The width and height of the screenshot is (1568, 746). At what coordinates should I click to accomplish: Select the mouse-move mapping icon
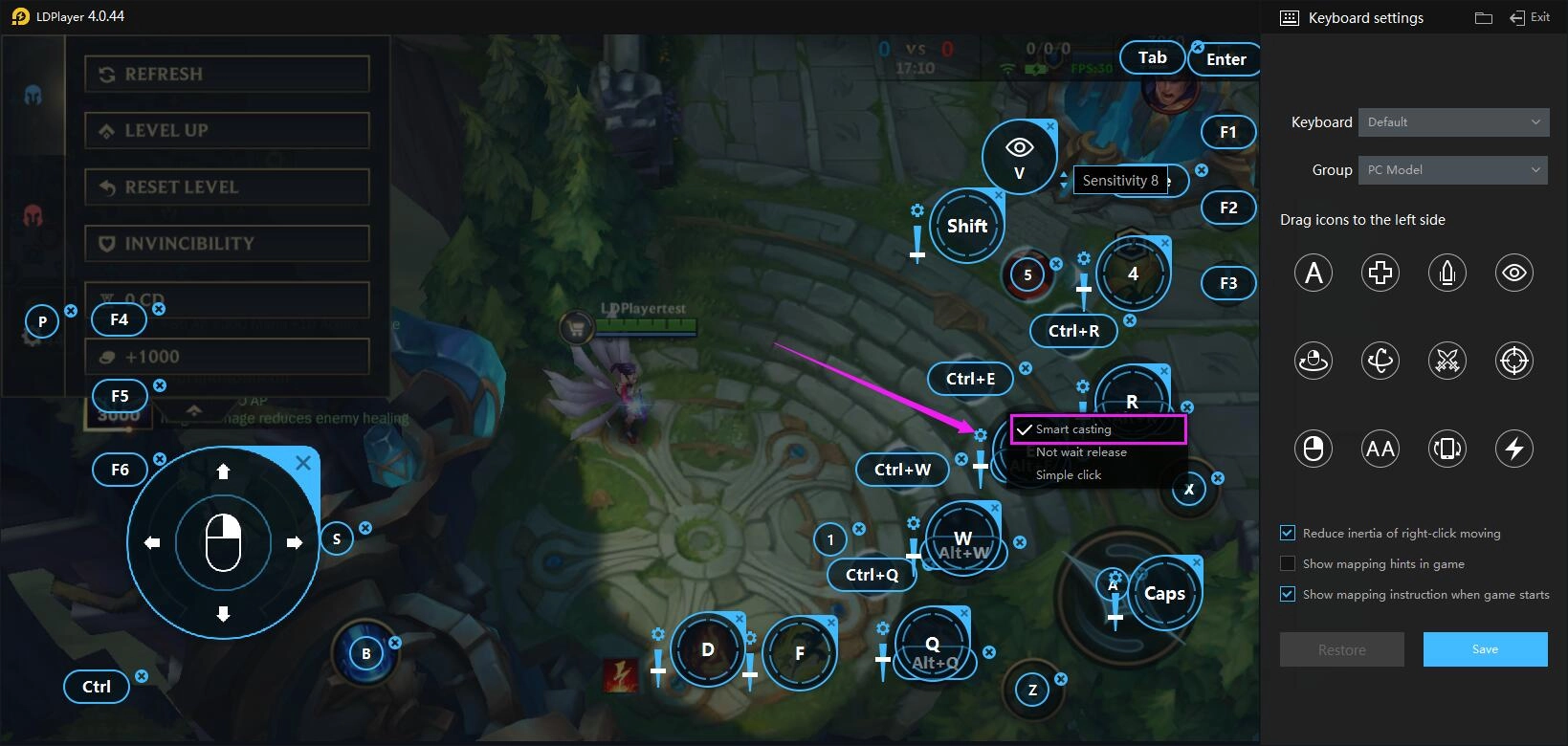(x=1313, y=361)
